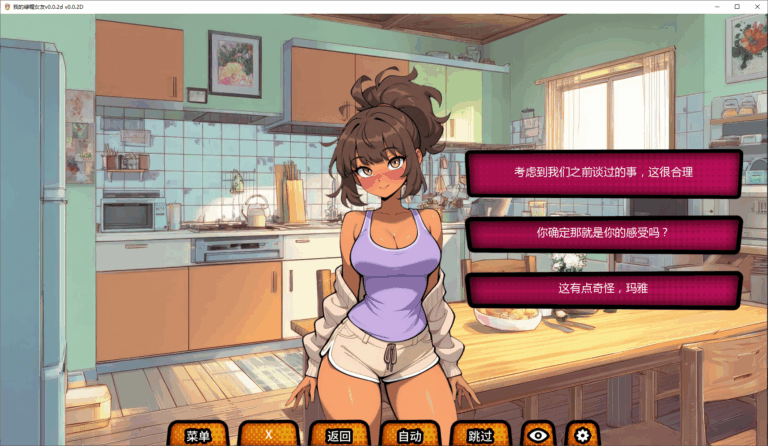Click the X button in the bottom bar

268,435
